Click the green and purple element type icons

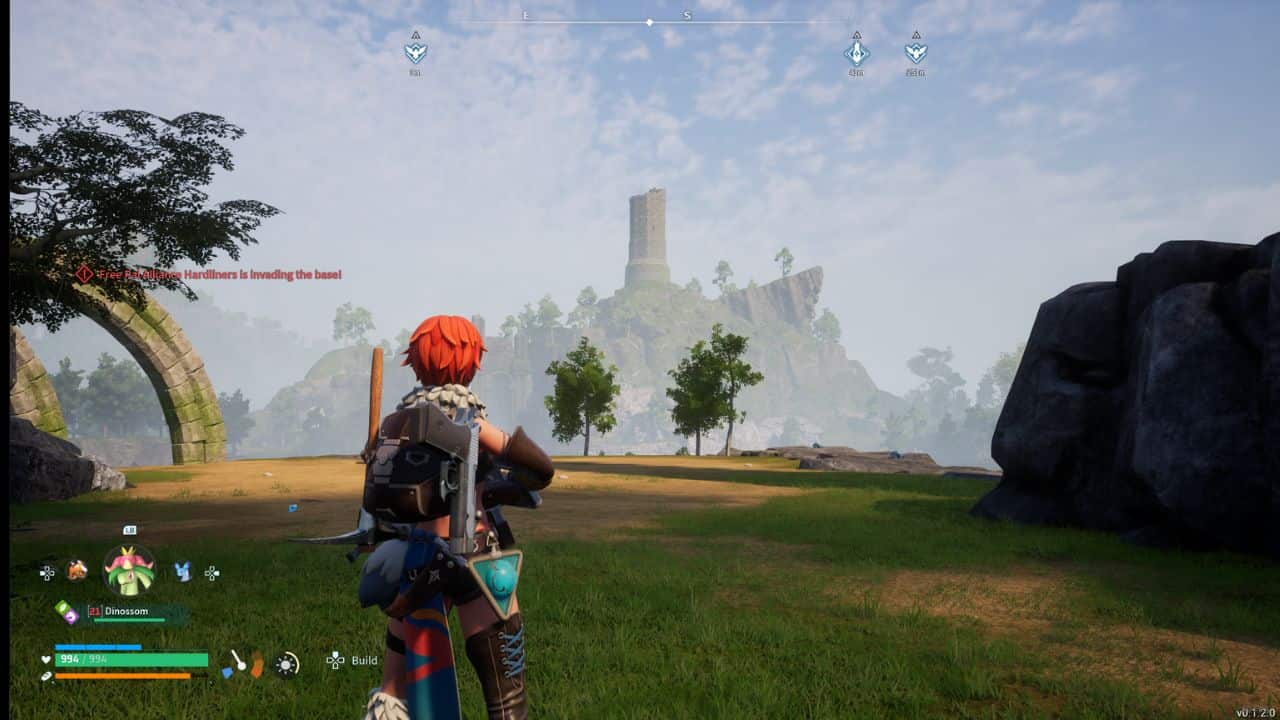pyautogui.click(x=66, y=612)
